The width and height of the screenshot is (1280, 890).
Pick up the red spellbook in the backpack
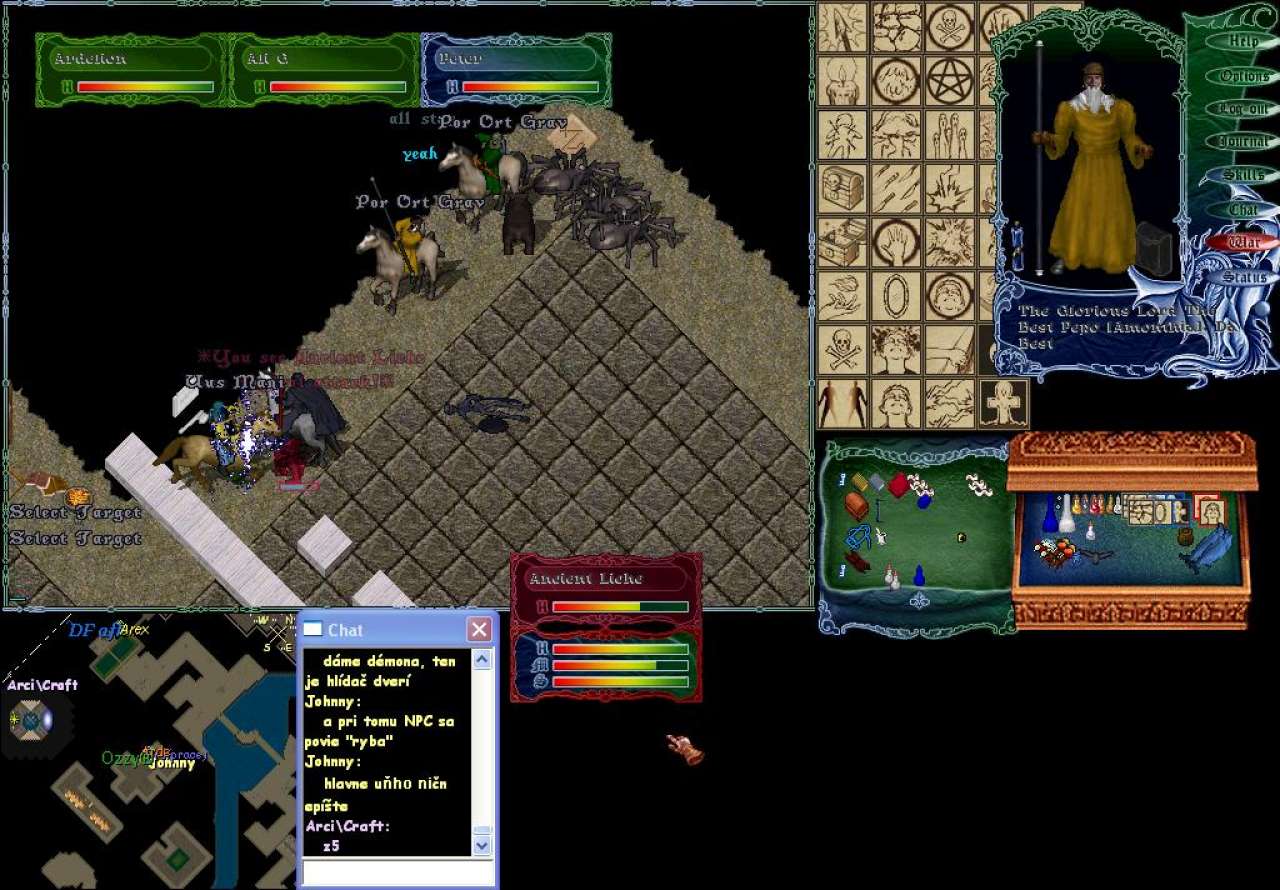[897, 485]
